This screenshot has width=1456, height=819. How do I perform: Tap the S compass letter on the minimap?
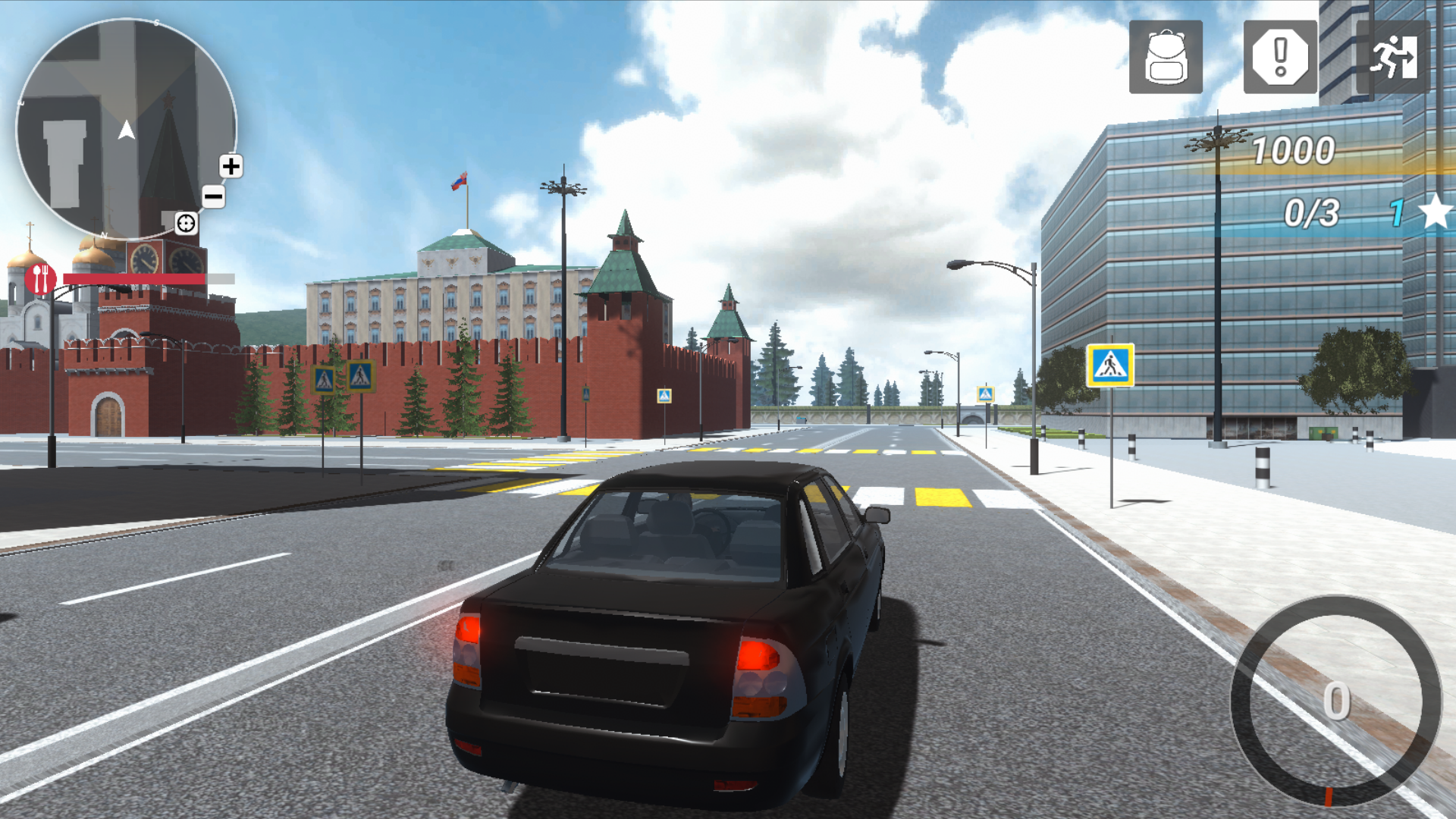(x=156, y=22)
